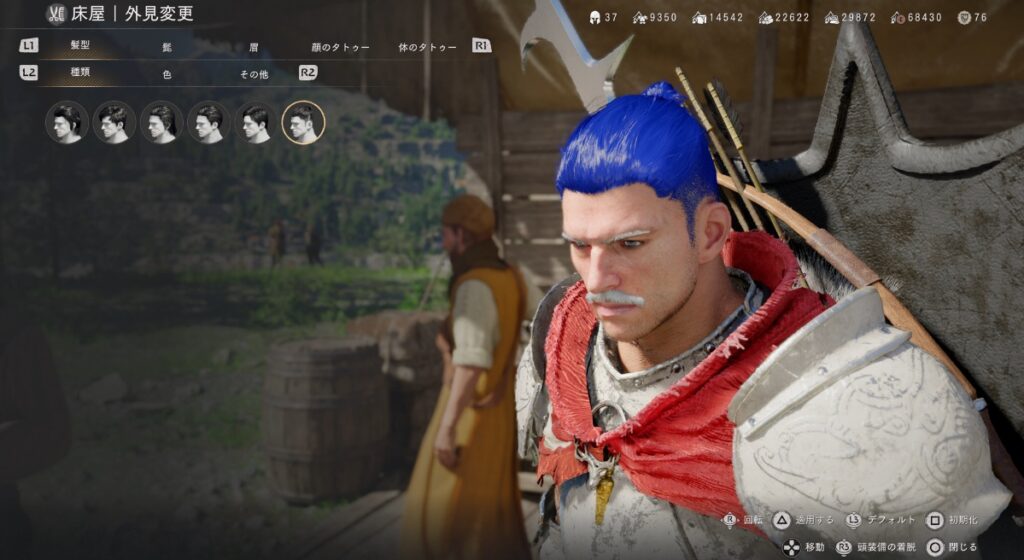Select the 顔のタトゥー face tattoo tab
Screen dimensions: 1024x560
340,47
